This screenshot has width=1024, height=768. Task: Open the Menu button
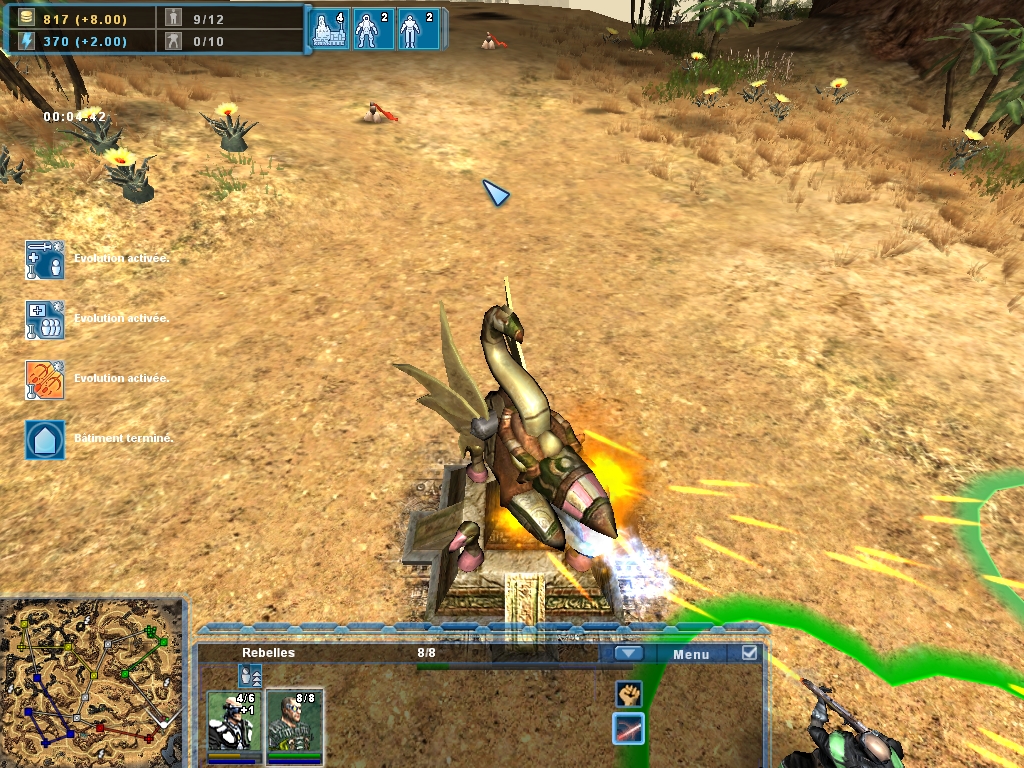690,654
